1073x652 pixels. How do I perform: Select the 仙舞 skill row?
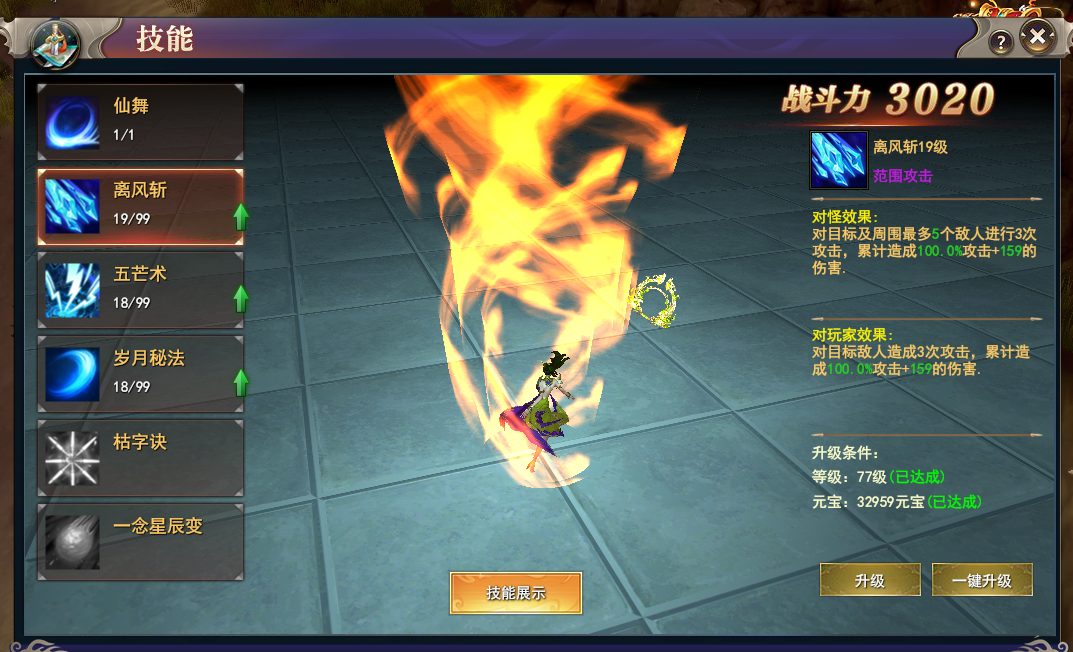(140, 121)
